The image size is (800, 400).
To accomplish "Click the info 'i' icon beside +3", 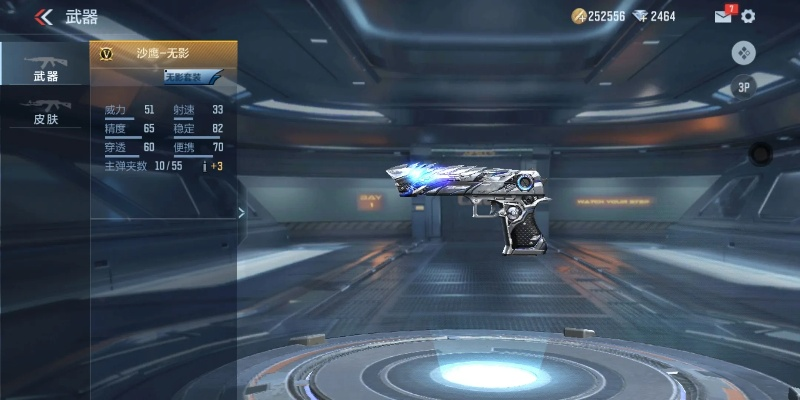I will tap(205, 166).
